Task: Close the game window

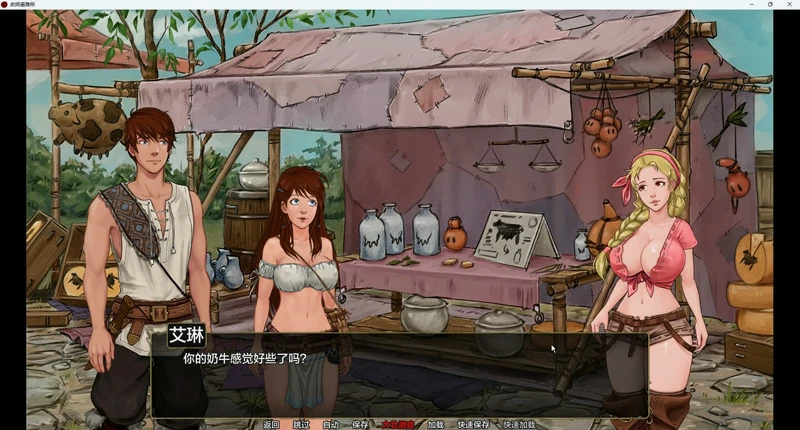Action: click(790, 5)
